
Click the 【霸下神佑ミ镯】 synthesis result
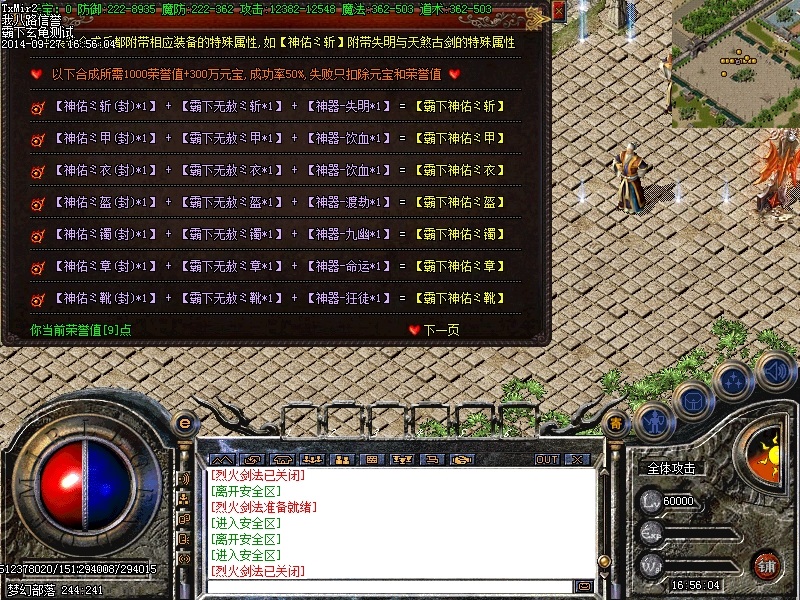[461, 235]
